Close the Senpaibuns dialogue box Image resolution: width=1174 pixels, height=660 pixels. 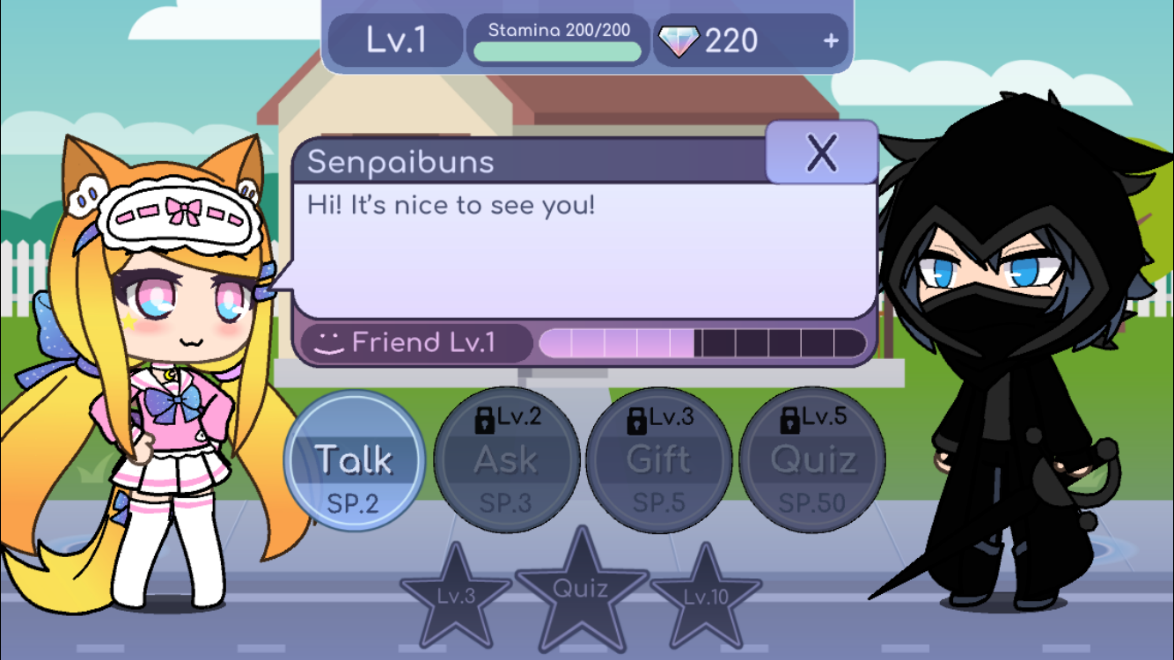pyautogui.click(x=821, y=154)
